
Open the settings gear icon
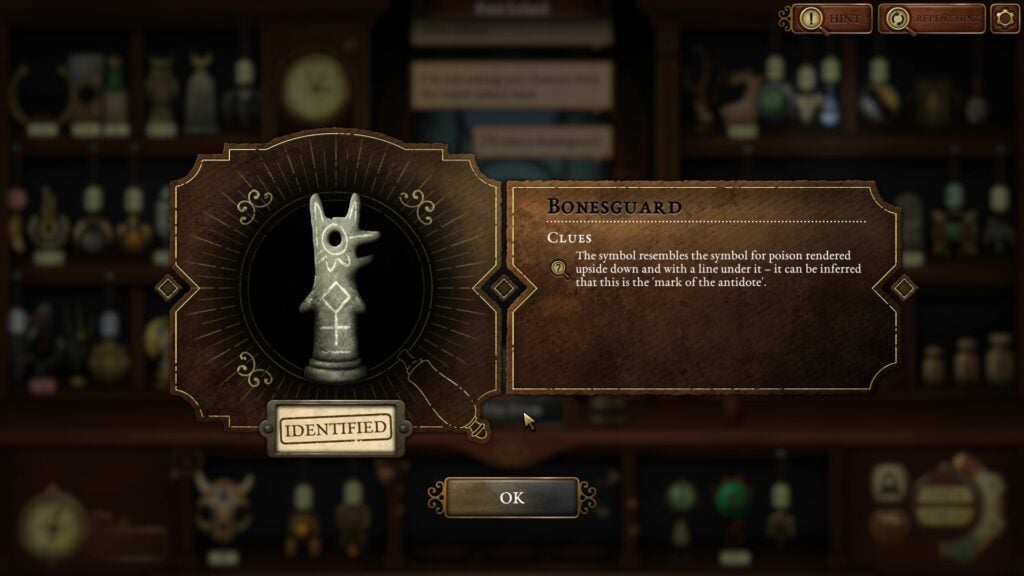[1004, 18]
